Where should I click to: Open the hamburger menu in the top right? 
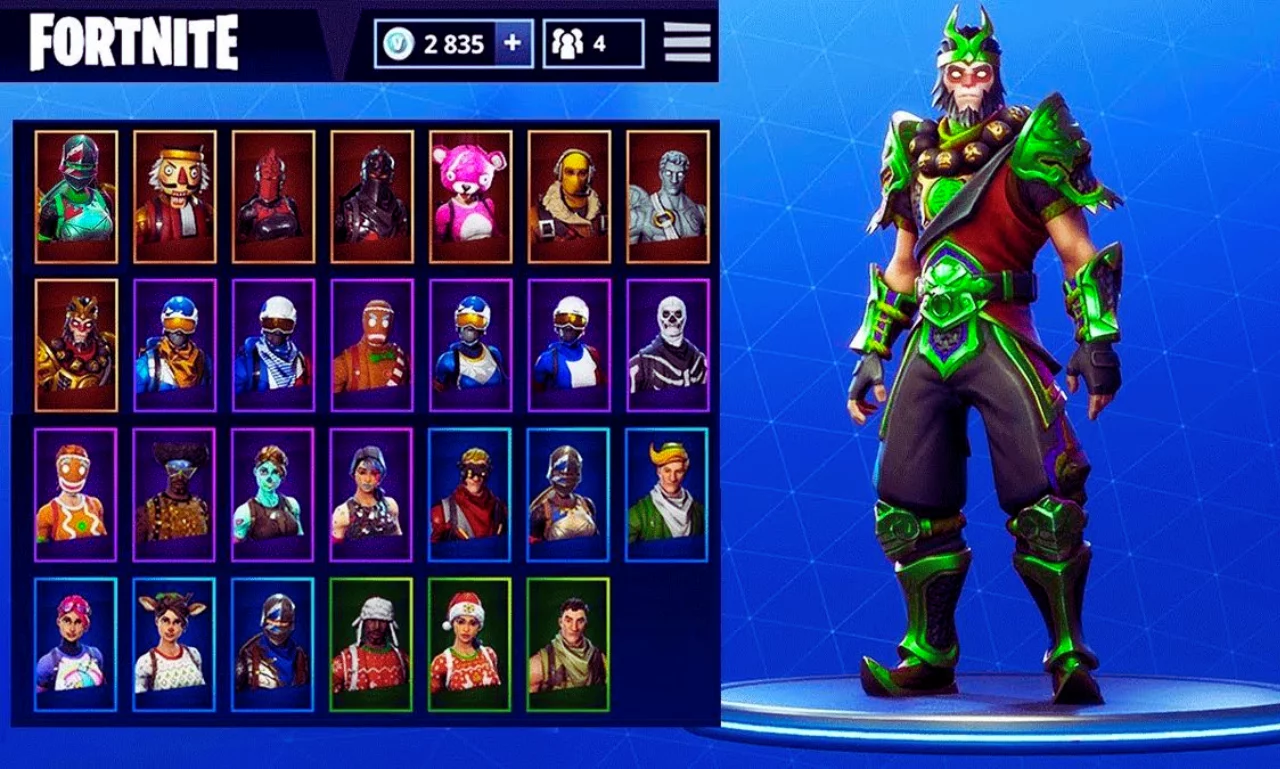pyautogui.click(x=685, y=42)
